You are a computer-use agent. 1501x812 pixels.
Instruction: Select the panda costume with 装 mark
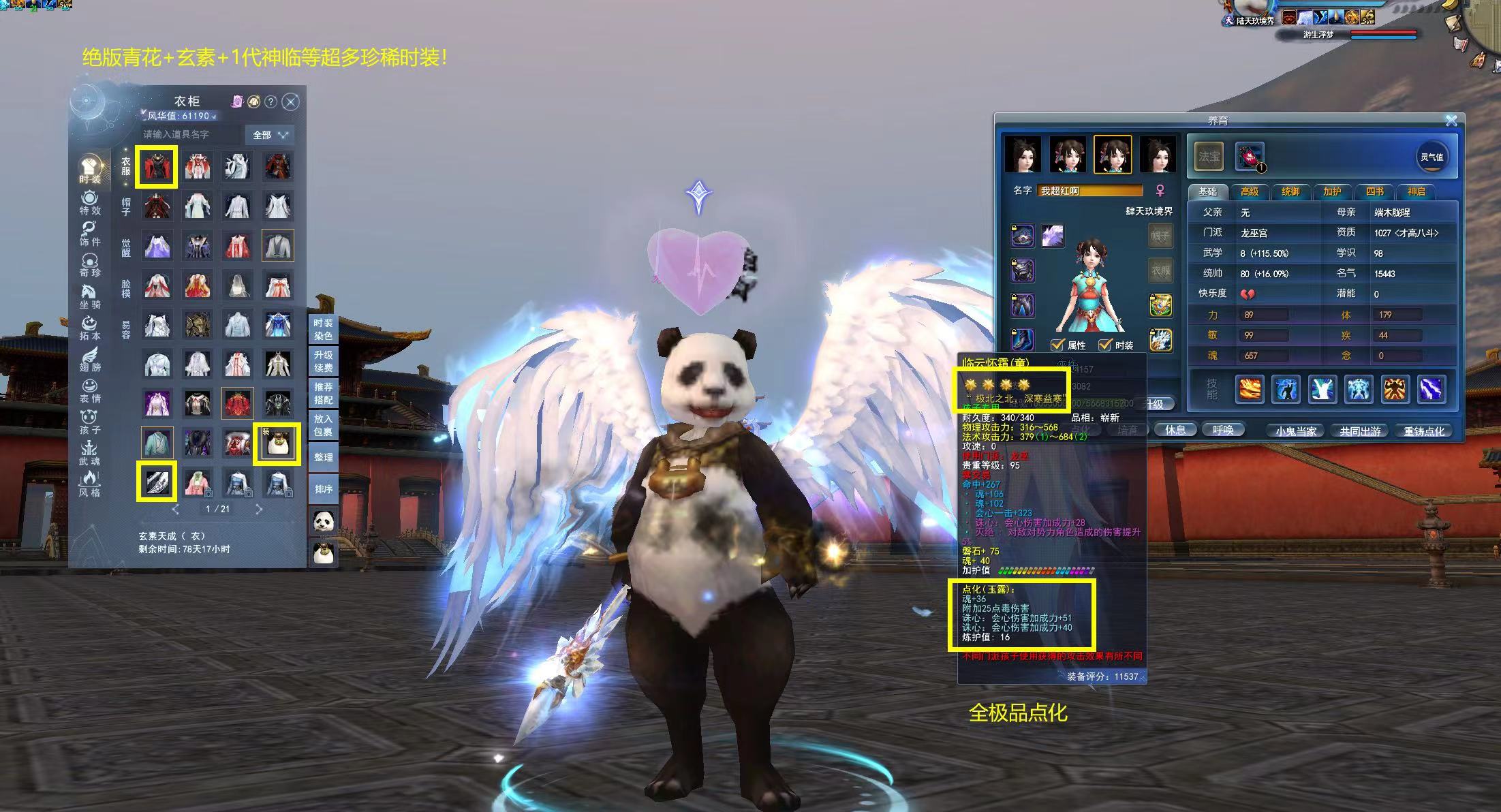coord(277,443)
